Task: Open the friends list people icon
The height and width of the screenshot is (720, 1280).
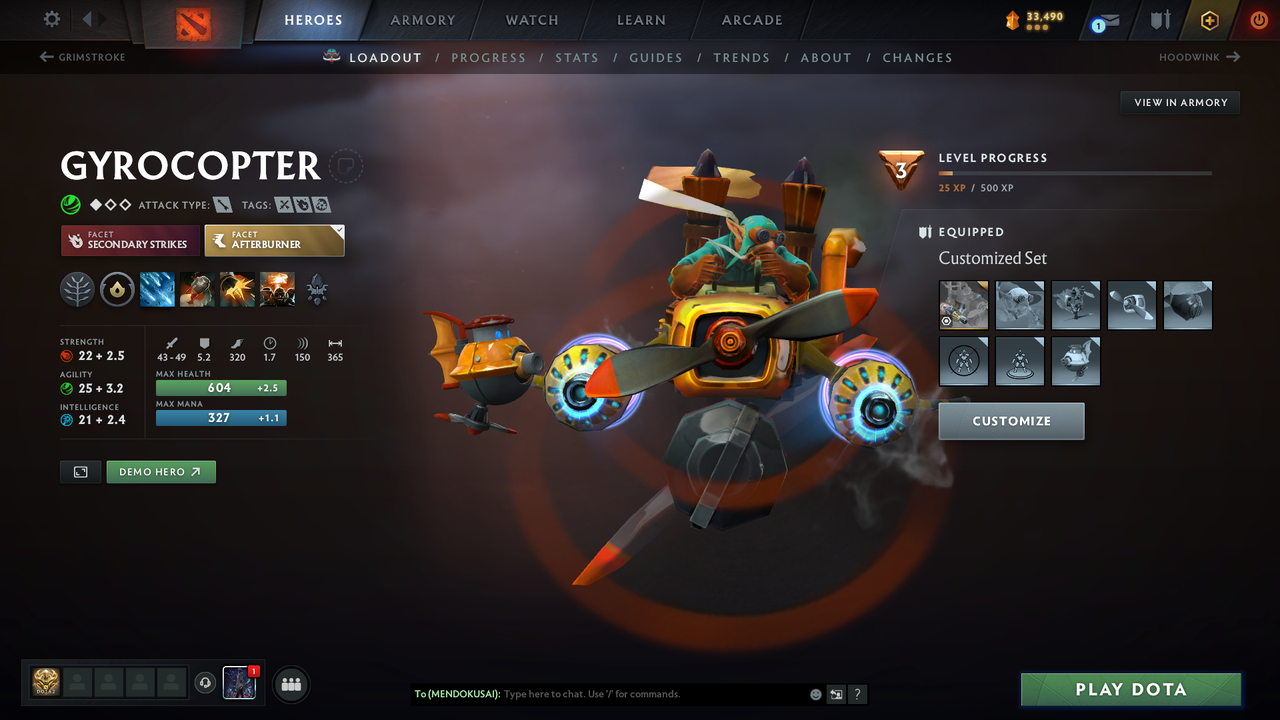Action: pyautogui.click(x=290, y=684)
